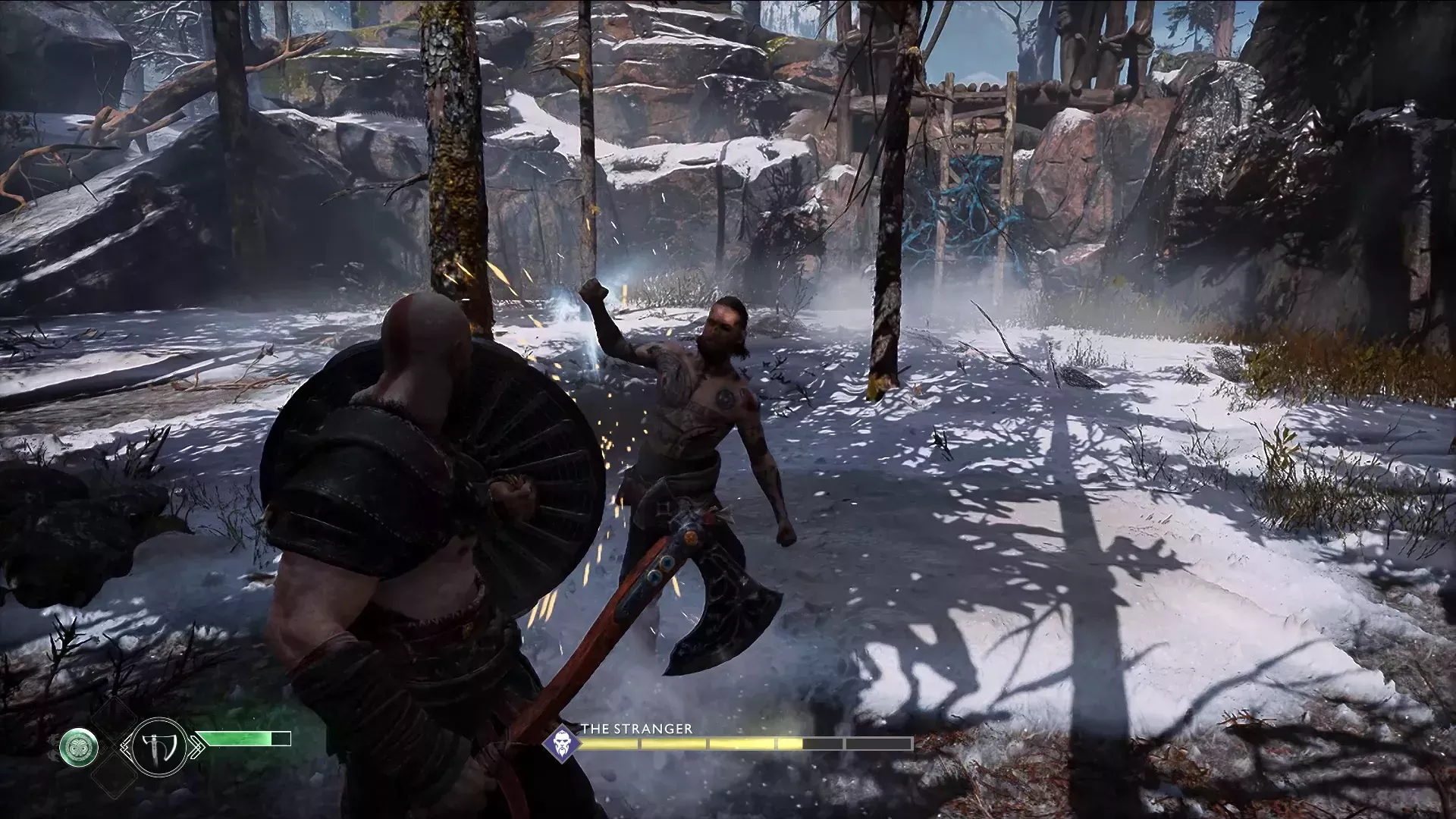Image resolution: width=1456 pixels, height=819 pixels.
Task: Click the depleted right end of the boss bar
Action: tap(878, 743)
